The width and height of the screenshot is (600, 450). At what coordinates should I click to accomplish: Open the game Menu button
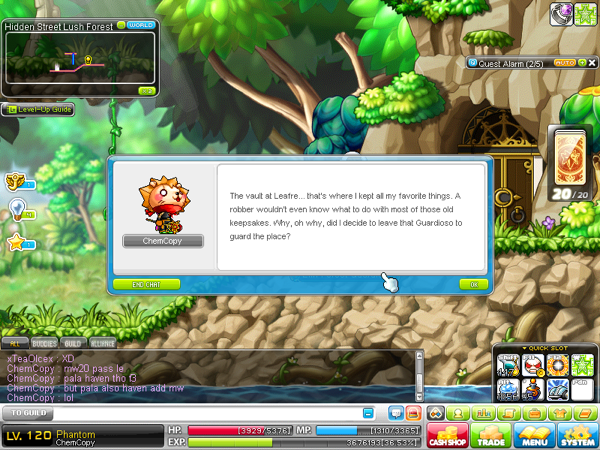coord(533,437)
